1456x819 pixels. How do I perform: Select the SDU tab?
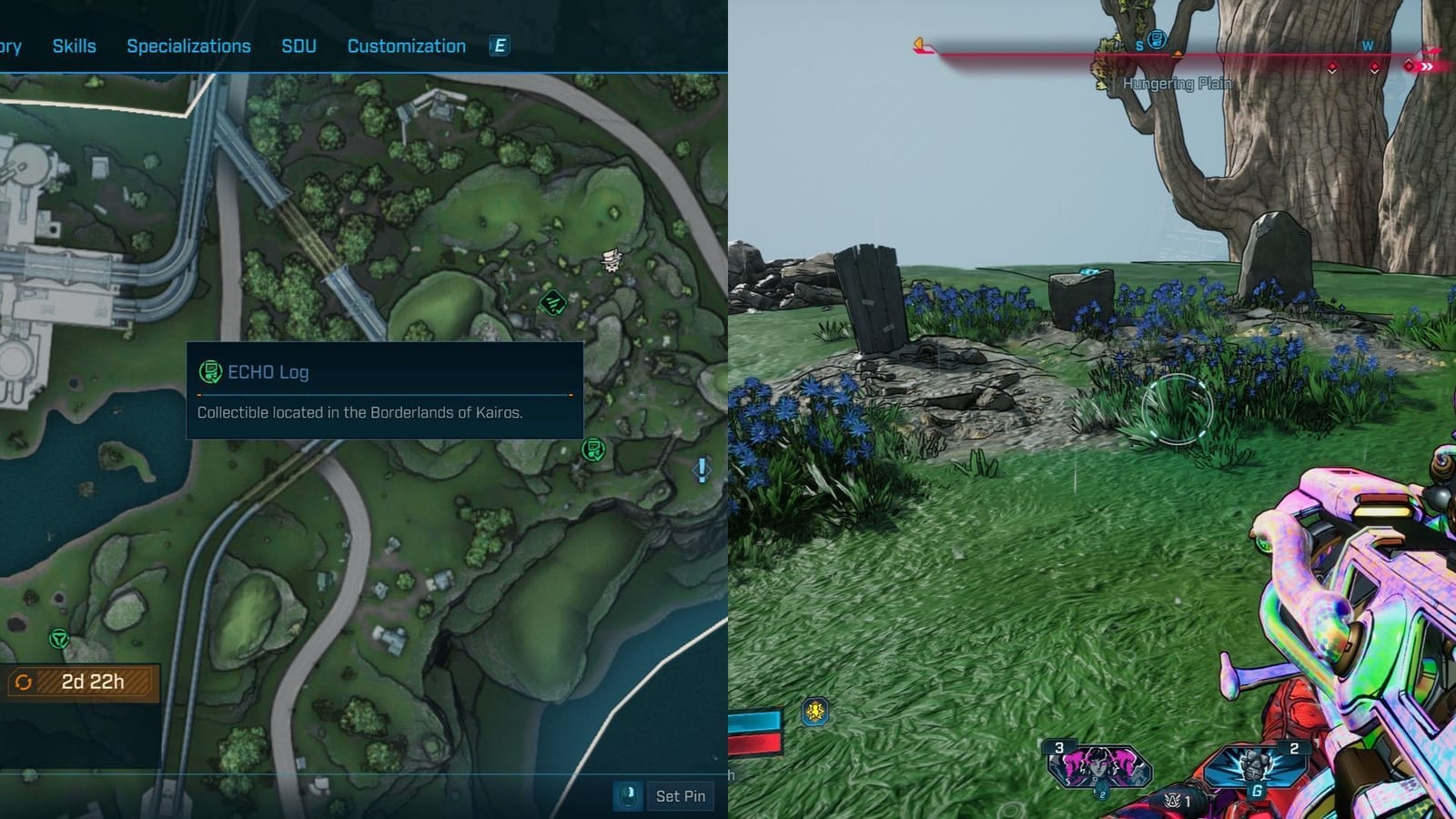299,45
